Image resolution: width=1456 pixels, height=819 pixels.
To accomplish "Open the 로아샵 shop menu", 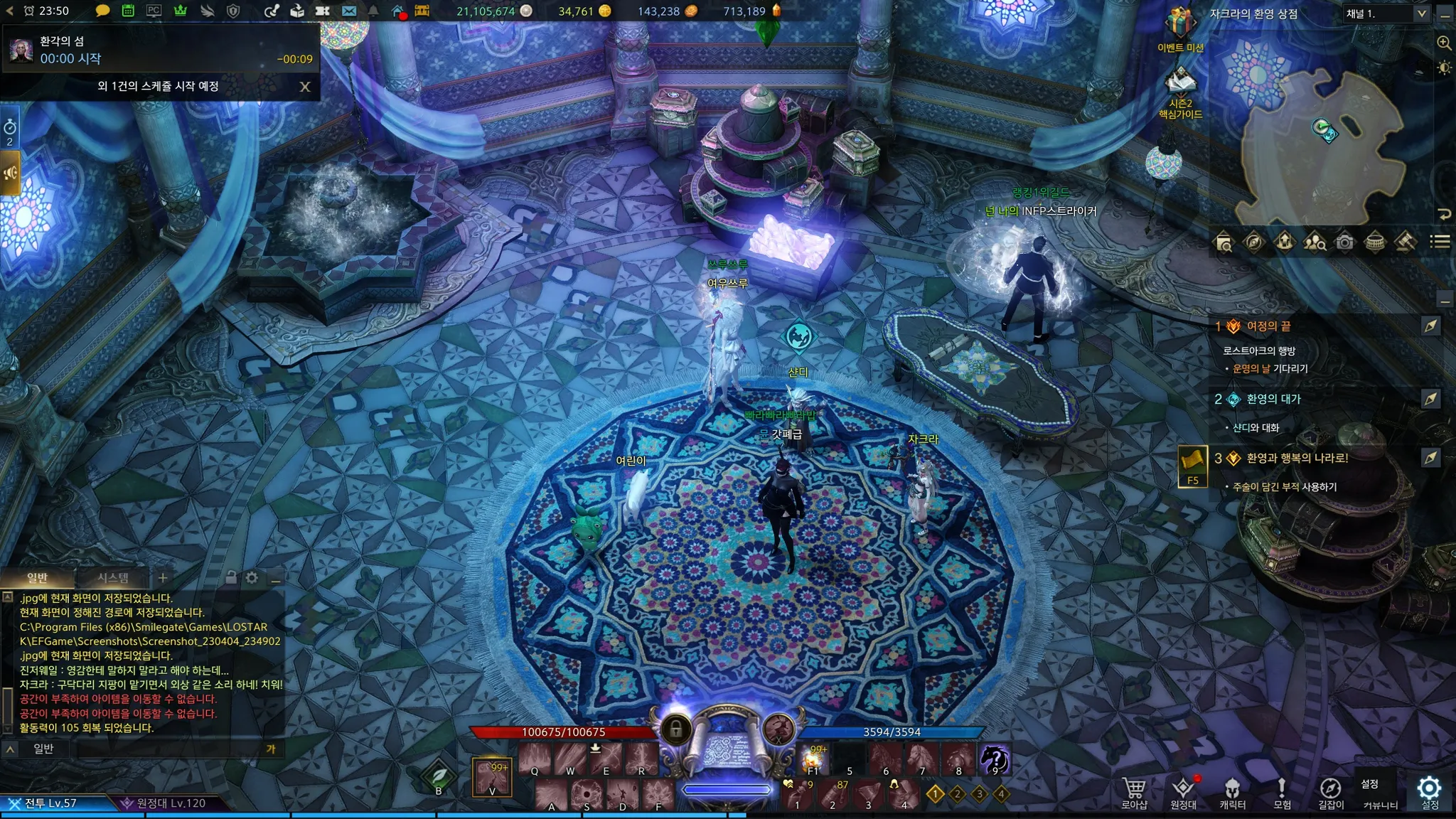I will (x=1134, y=793).
